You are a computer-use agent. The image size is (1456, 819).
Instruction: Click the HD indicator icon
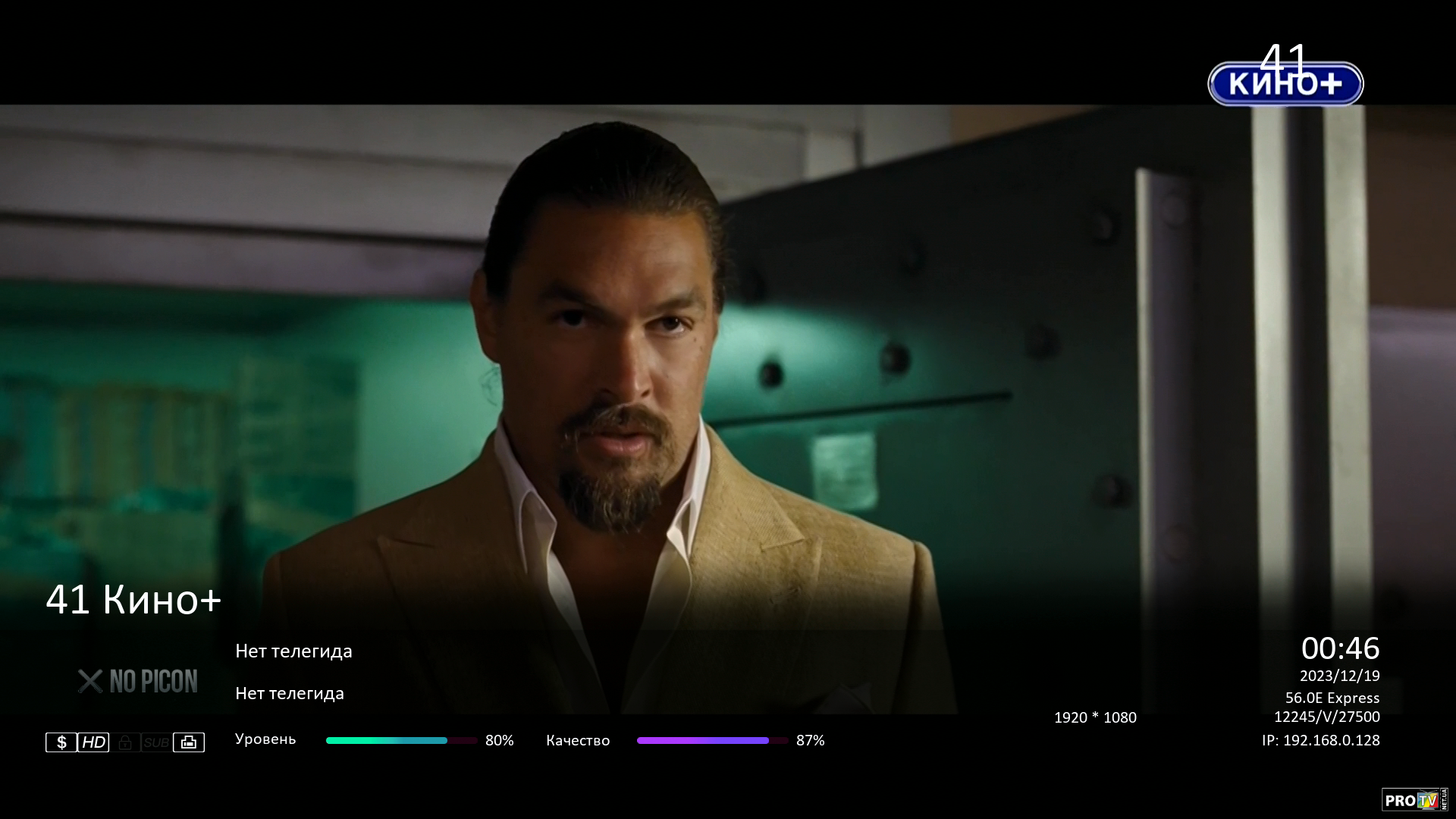tap(93, 742)
